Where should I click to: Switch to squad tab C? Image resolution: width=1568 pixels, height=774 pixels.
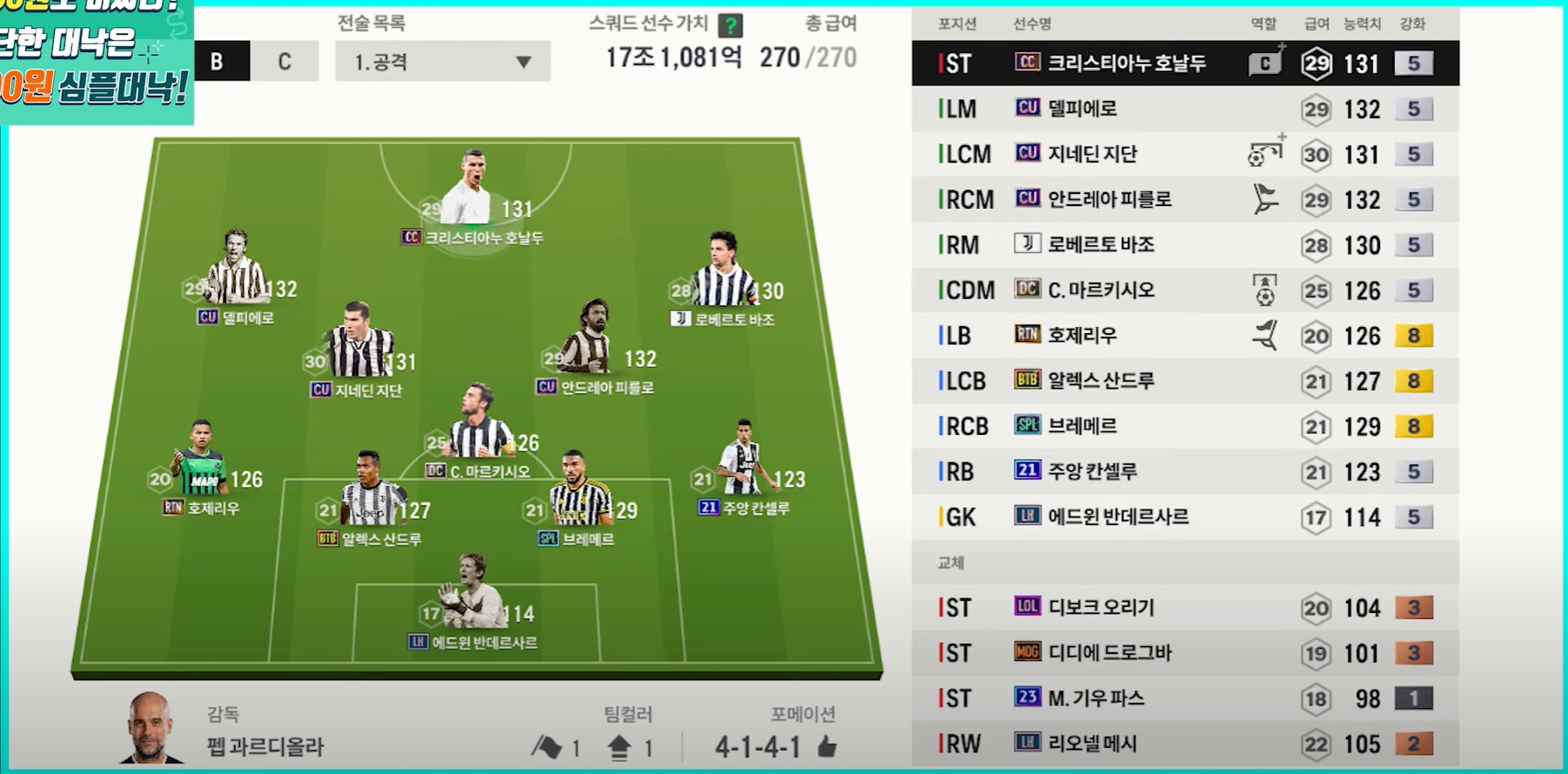click(x=285, y=62)
